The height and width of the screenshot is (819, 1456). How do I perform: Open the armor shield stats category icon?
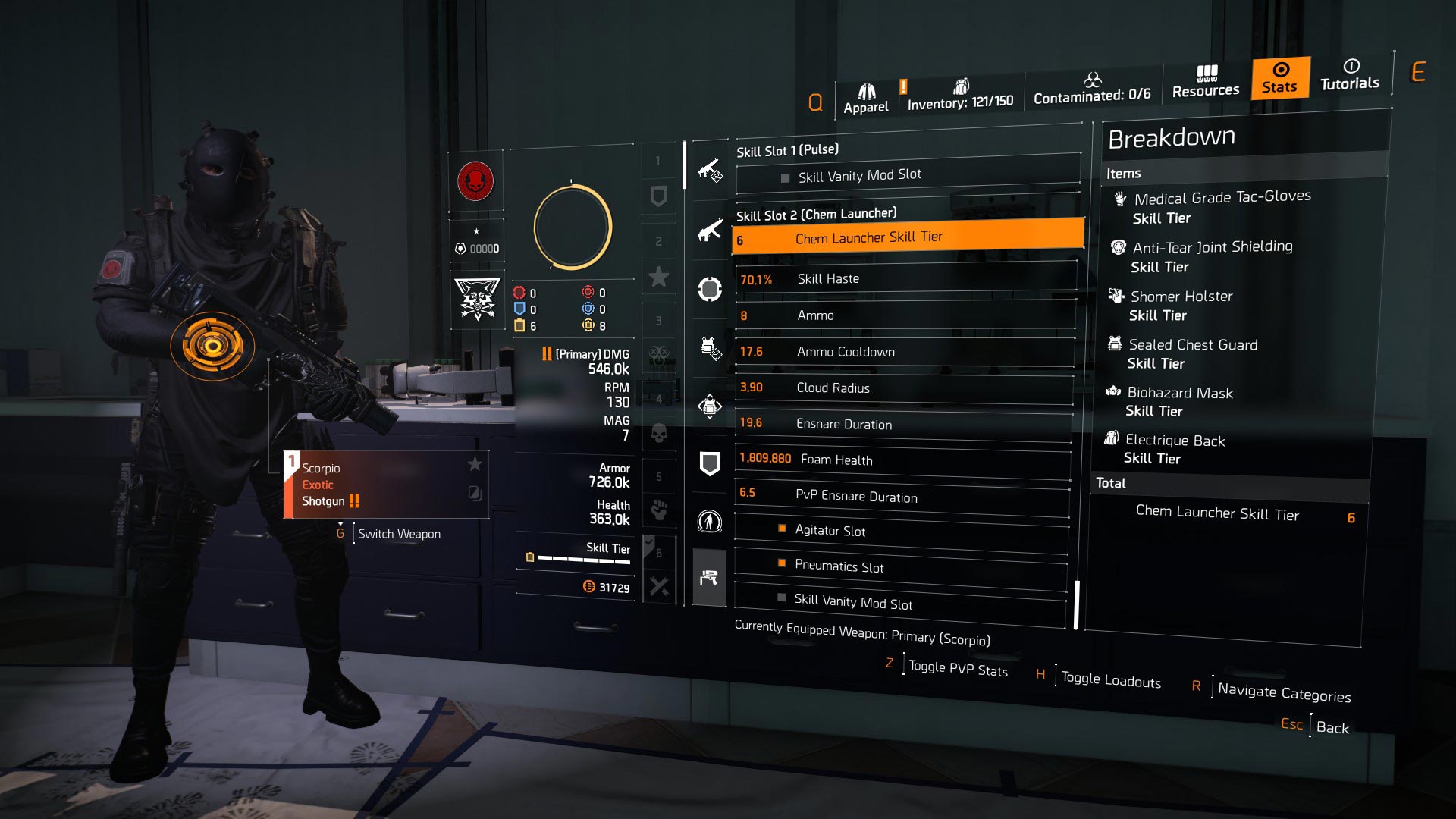point(710,463)
